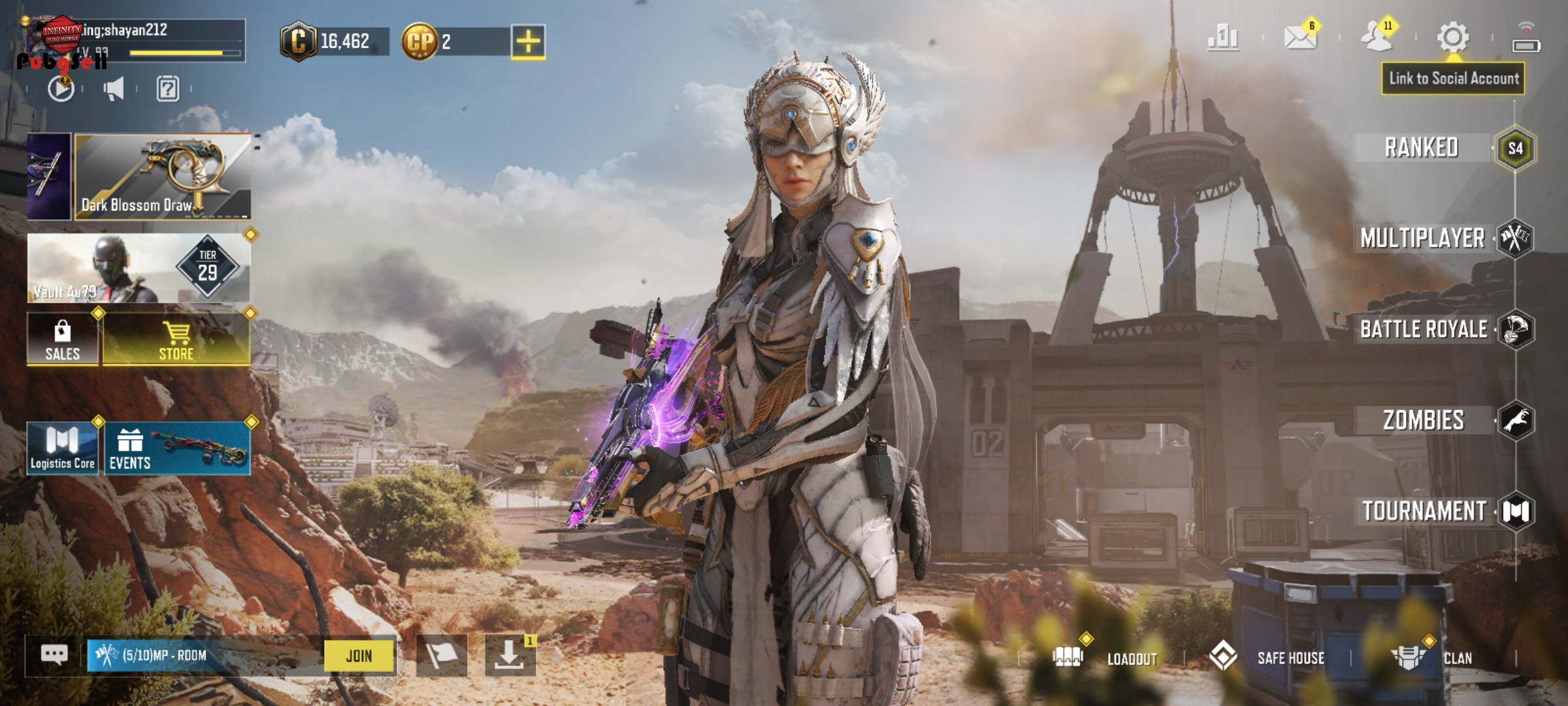Open the friends list icon

point(1377,37)
